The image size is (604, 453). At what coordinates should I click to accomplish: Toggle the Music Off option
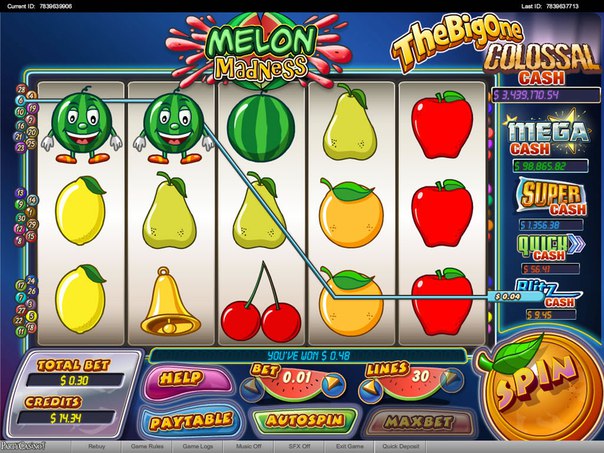pyautogui.click(x=251, y=446)
